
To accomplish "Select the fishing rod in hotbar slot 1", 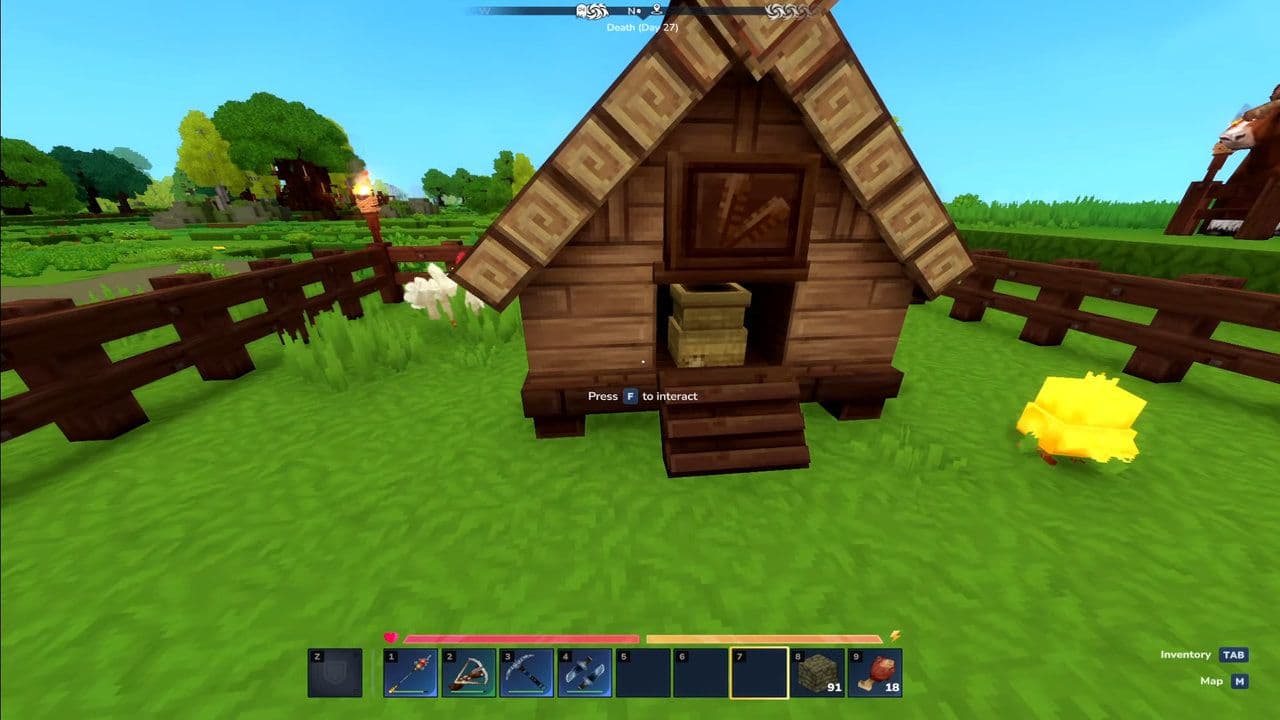I will pos(408,674).
